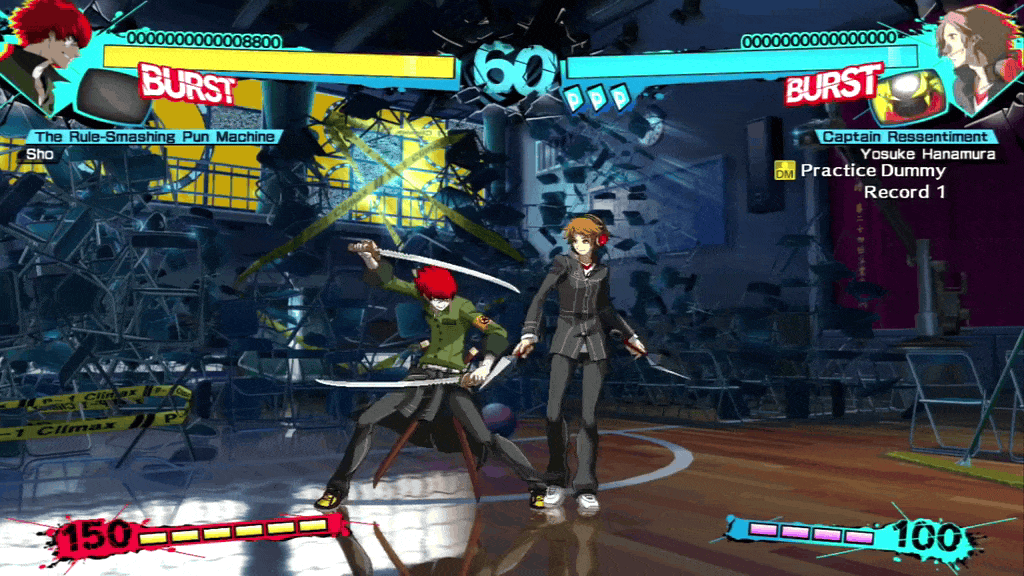
Task: Click the DM Practice Dummy icon
Action: click(785, 172)
